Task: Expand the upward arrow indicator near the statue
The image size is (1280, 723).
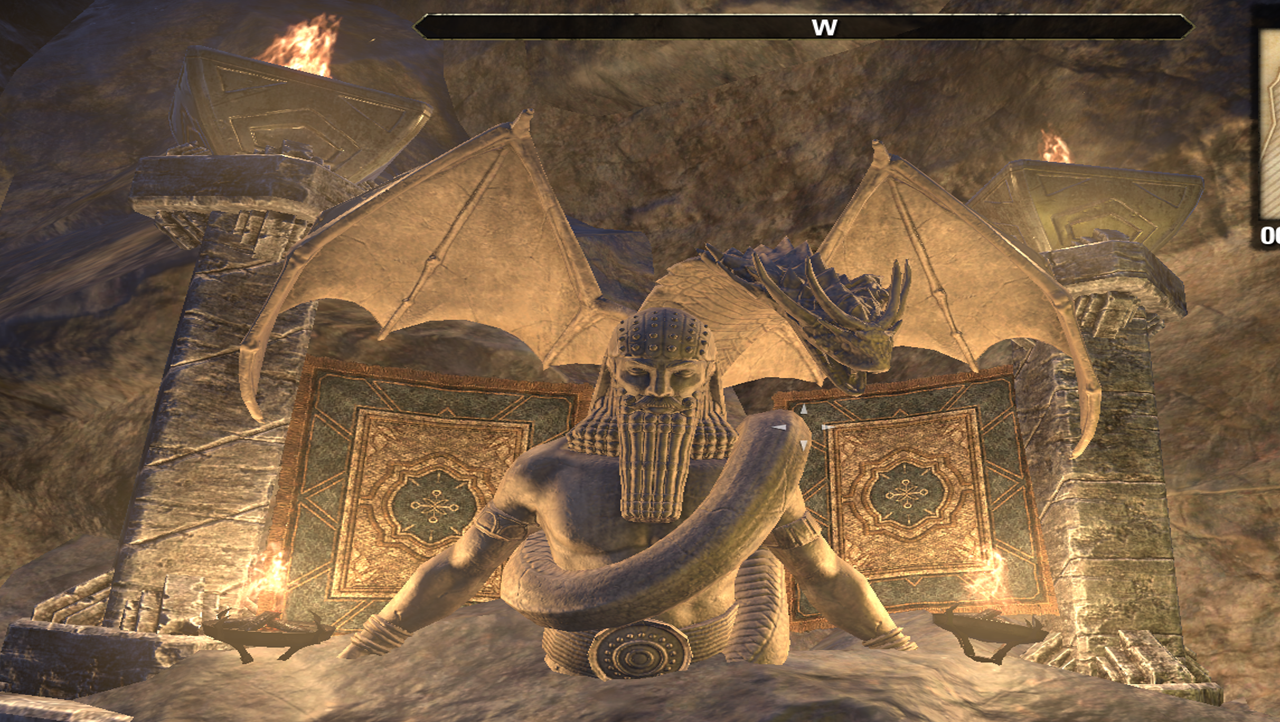Action: tap(804, 407)
